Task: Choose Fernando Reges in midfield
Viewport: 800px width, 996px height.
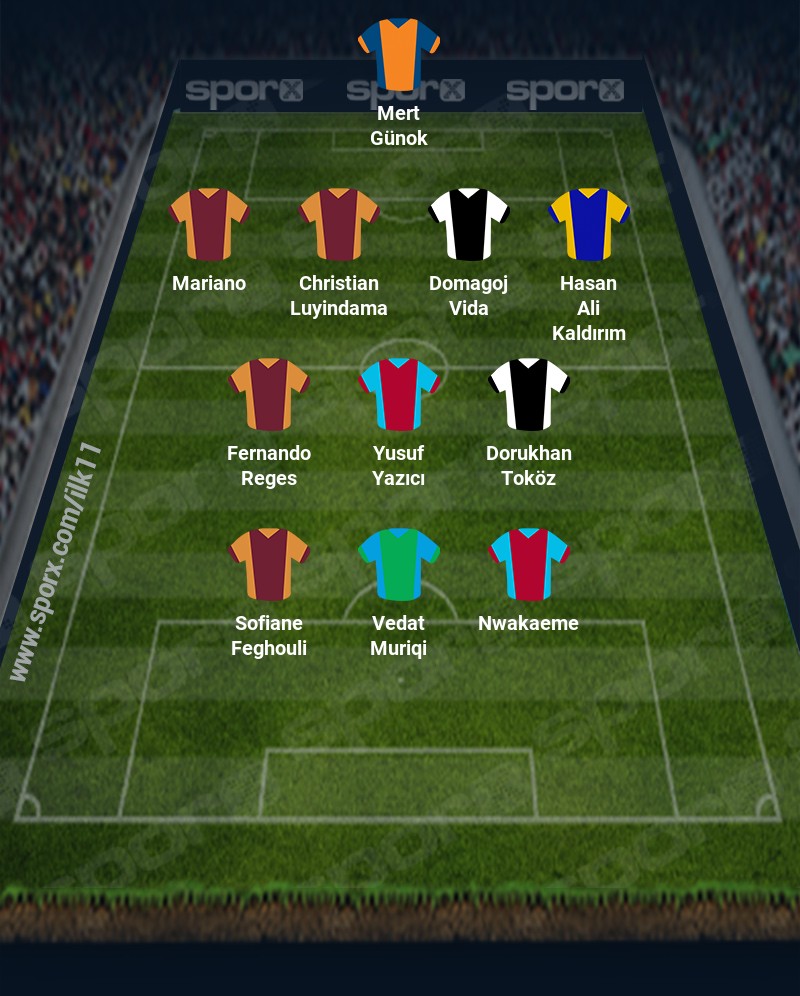Action: tap(269, 394)
